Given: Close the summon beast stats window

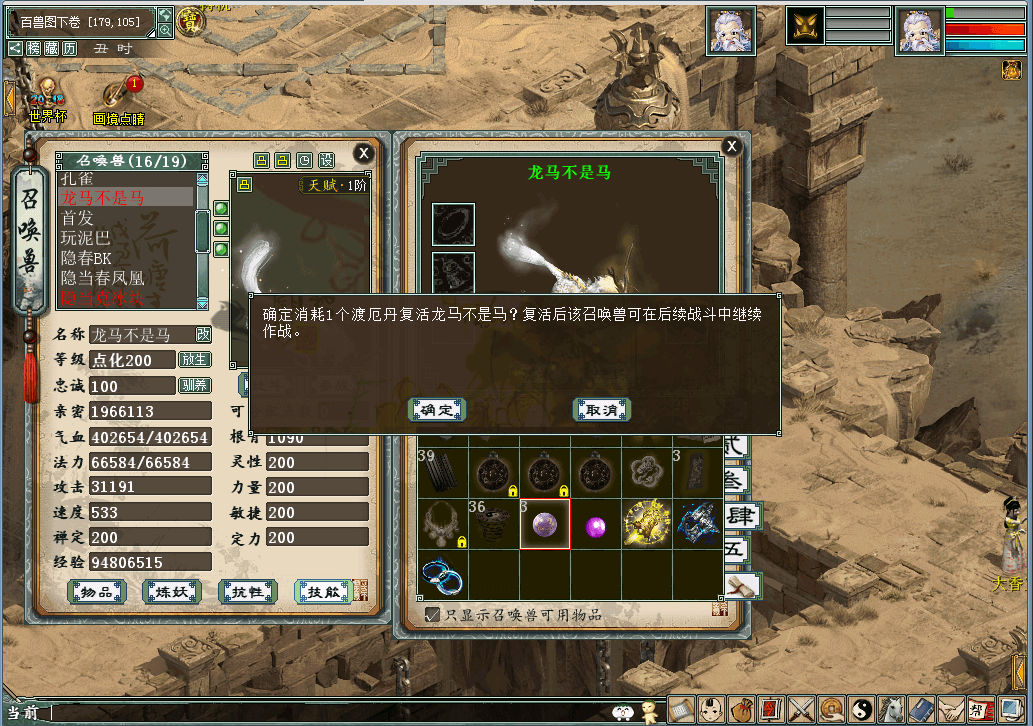Looking at the screenshot, I should tap(364, 153).
